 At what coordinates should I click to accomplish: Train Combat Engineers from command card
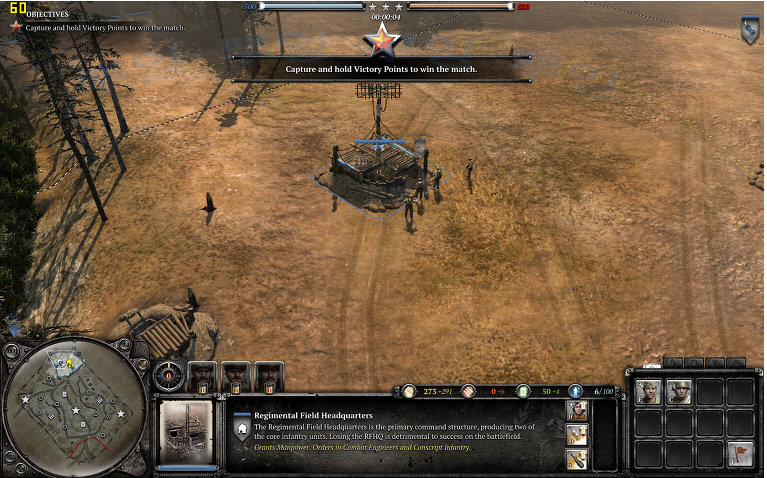649,392
